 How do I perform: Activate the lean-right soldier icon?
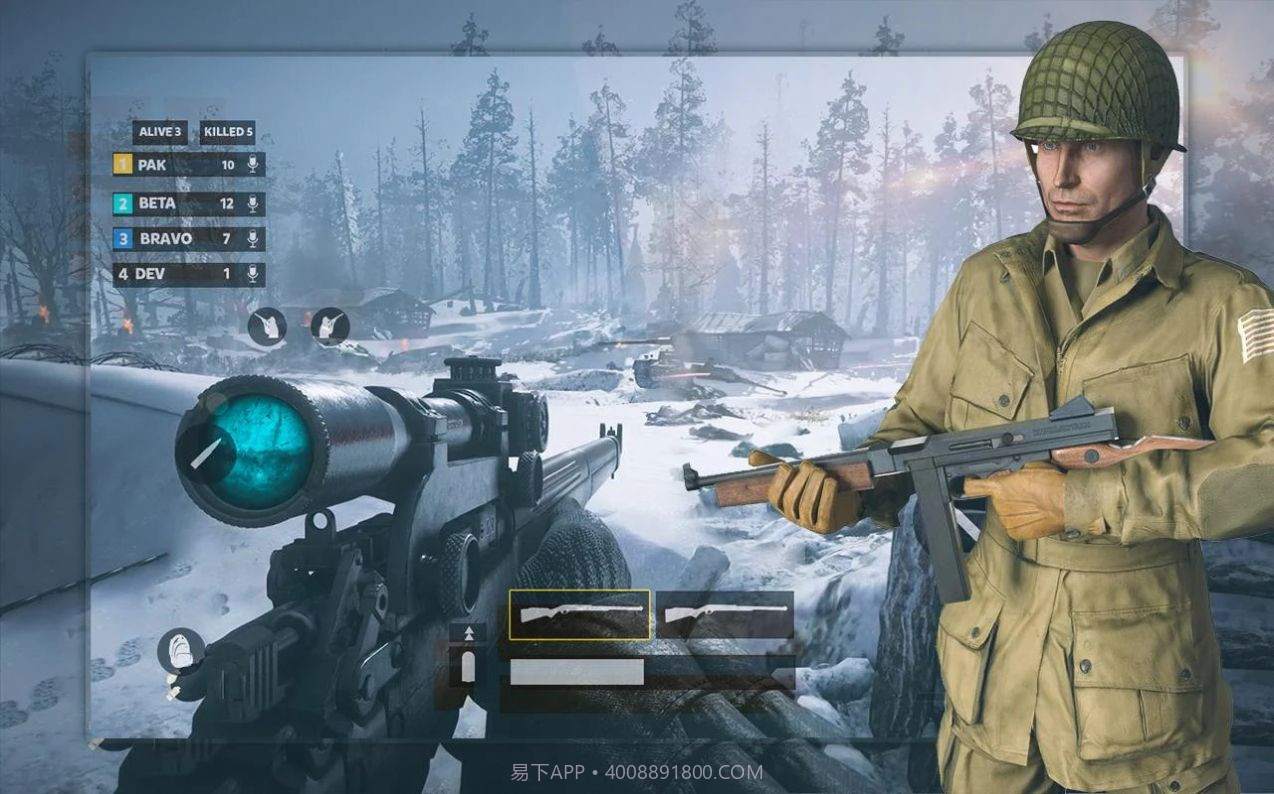(330, 326)
